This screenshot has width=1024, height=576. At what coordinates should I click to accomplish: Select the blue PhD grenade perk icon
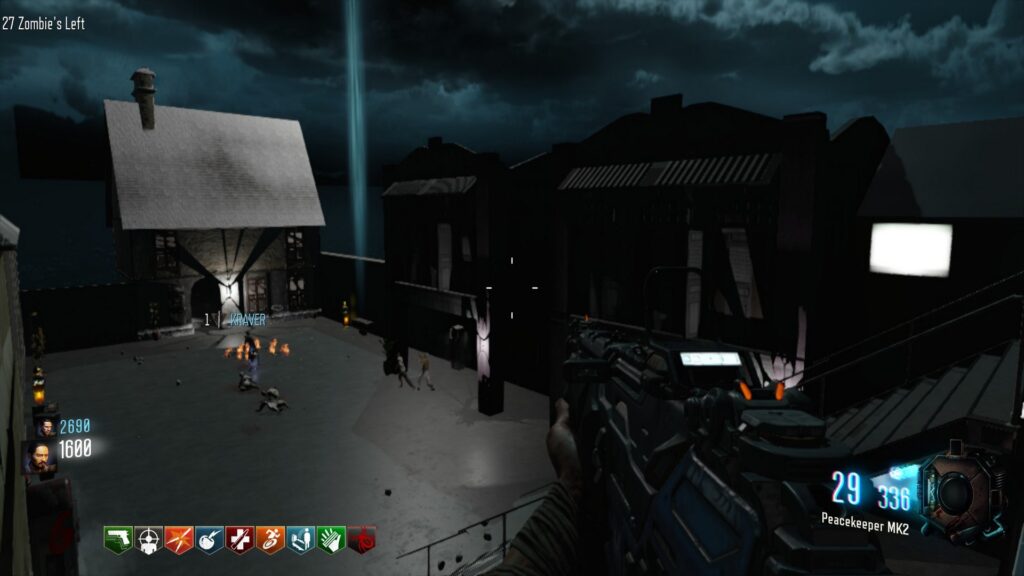coord(210,539)
